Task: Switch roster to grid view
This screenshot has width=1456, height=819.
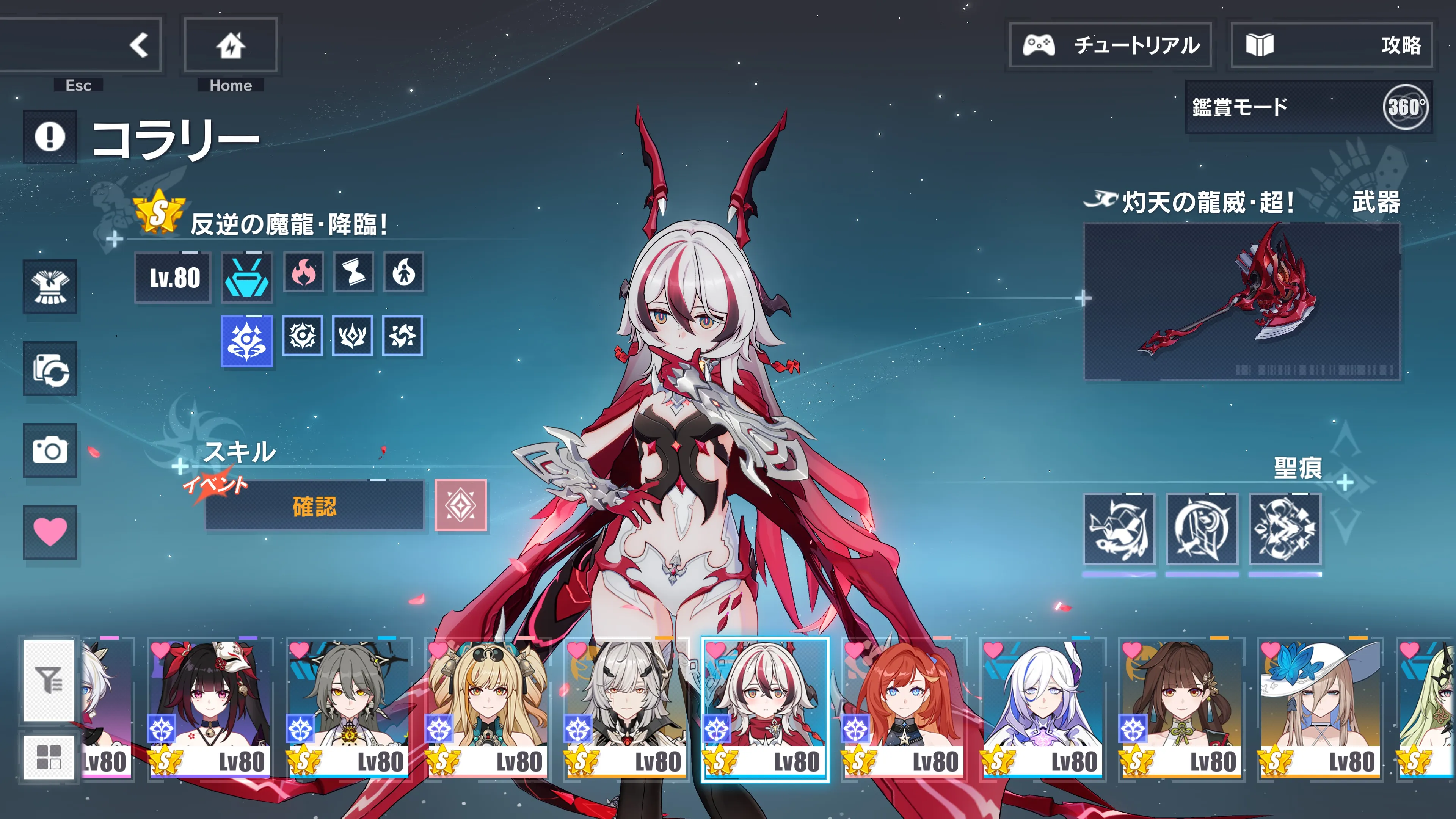Action: click(x=49, y=757)
